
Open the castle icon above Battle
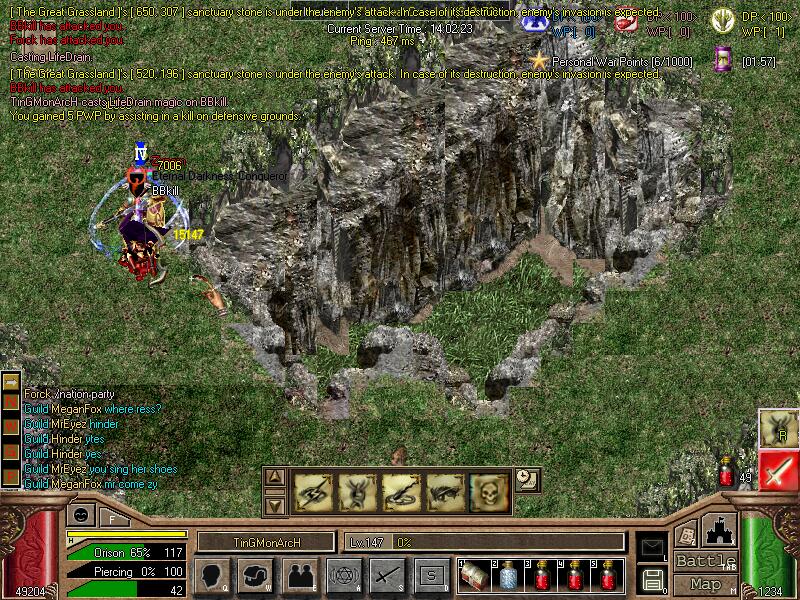720,530
